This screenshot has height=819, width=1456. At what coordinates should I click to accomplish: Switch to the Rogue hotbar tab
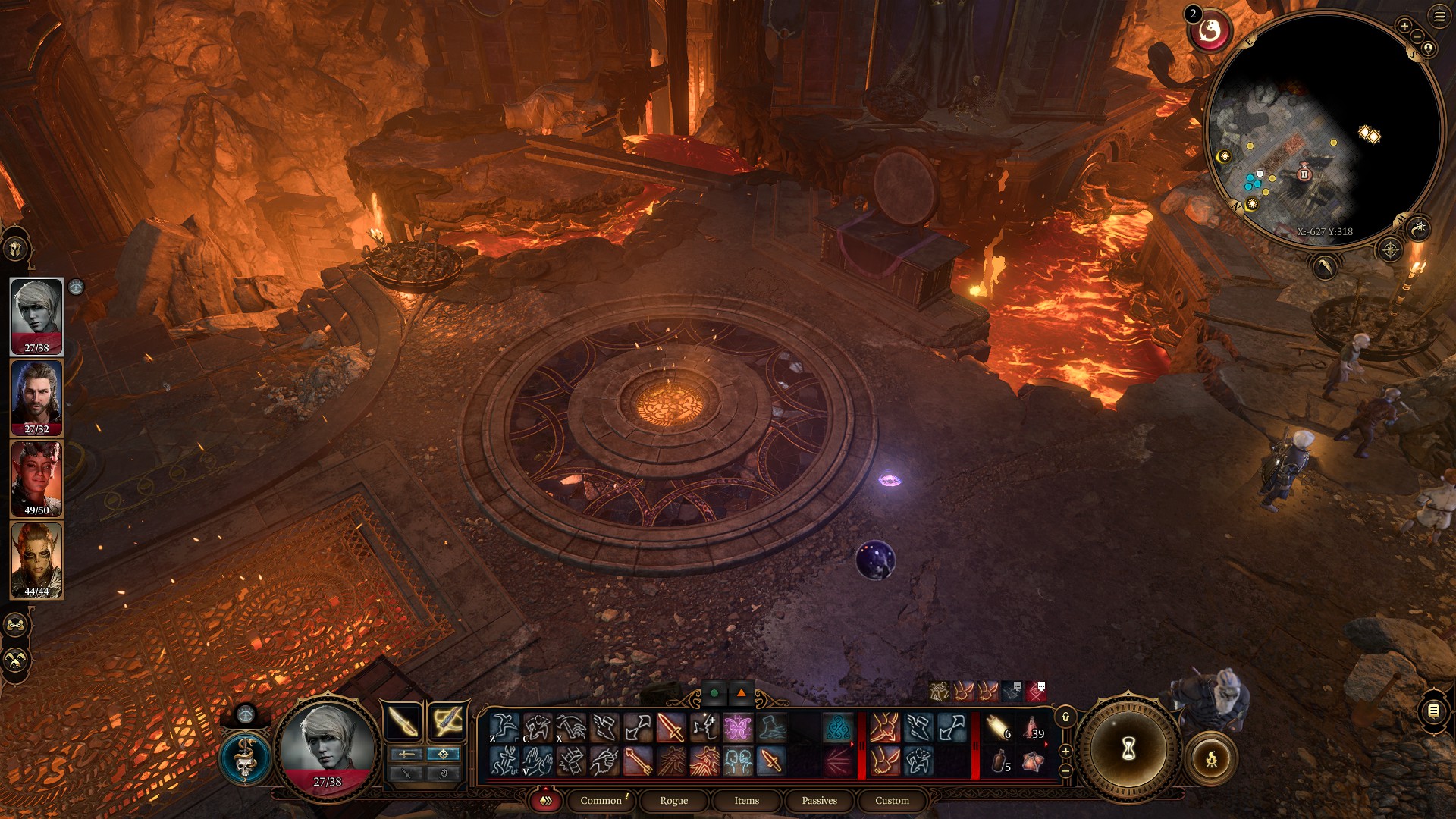pyautogui.click(x=672, y=800)
